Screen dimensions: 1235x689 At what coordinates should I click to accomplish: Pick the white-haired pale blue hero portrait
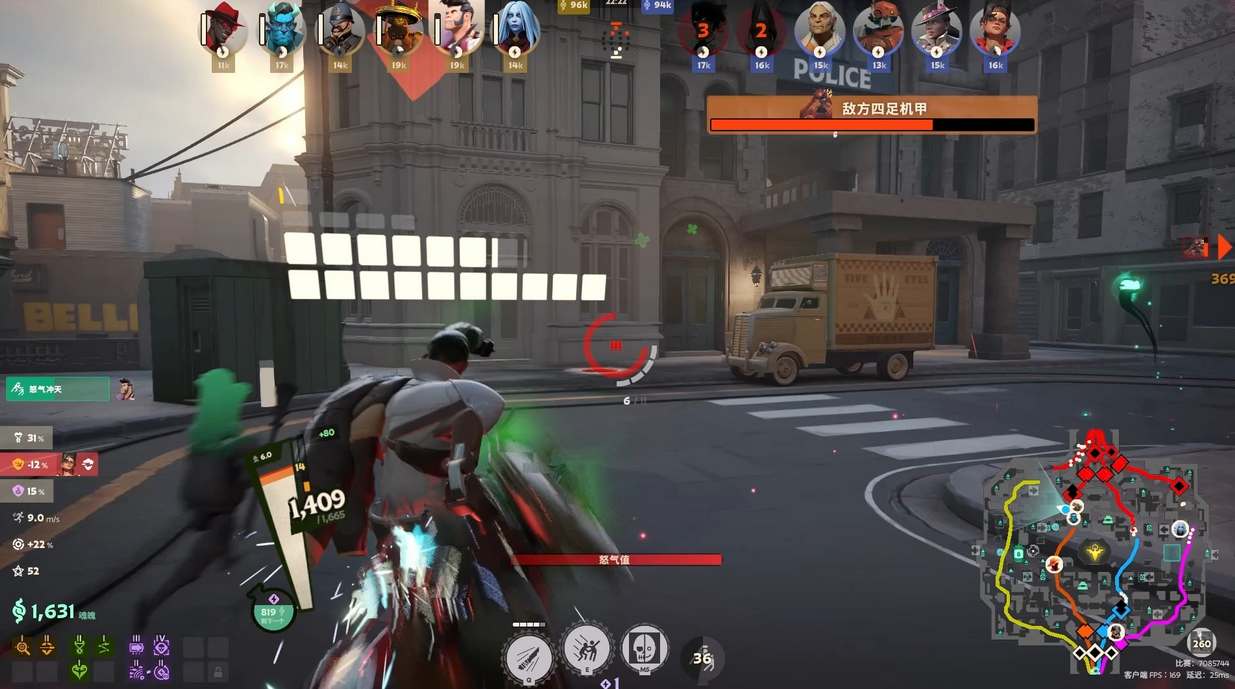tap(516, 31)
